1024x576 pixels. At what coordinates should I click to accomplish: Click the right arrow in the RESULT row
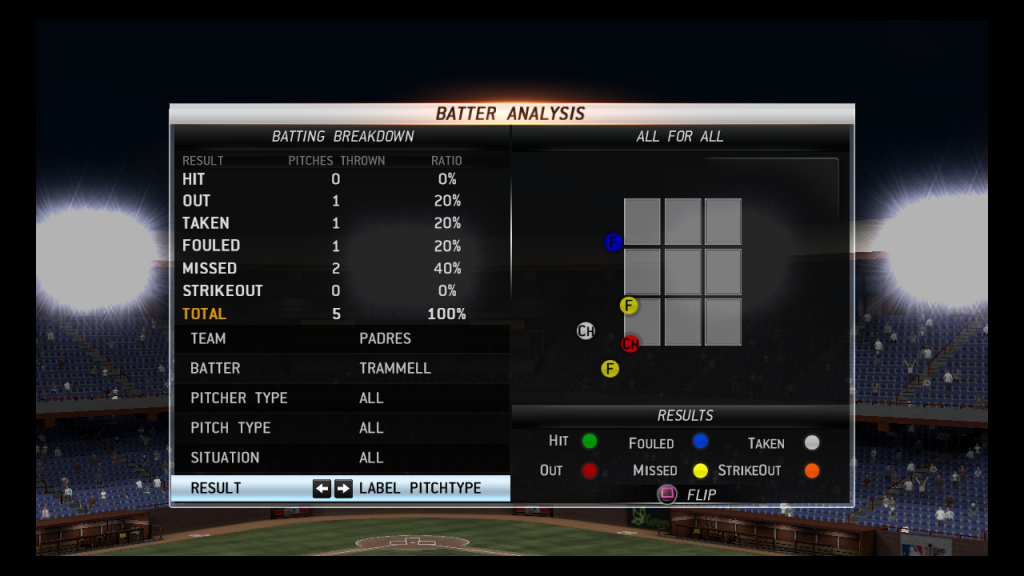click(x=343, y=489)
